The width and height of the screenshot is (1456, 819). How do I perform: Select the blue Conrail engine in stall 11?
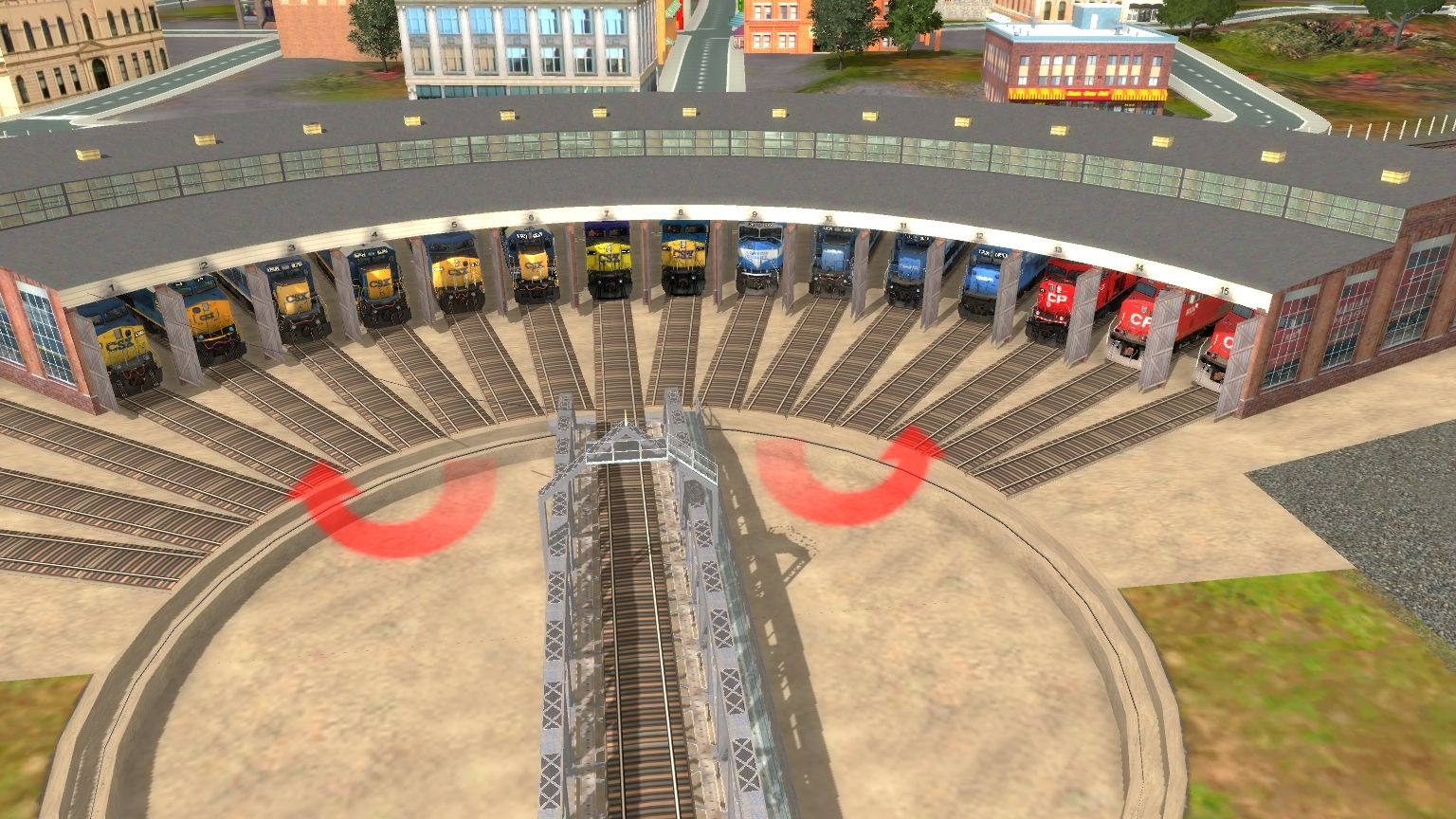point(902,270)
